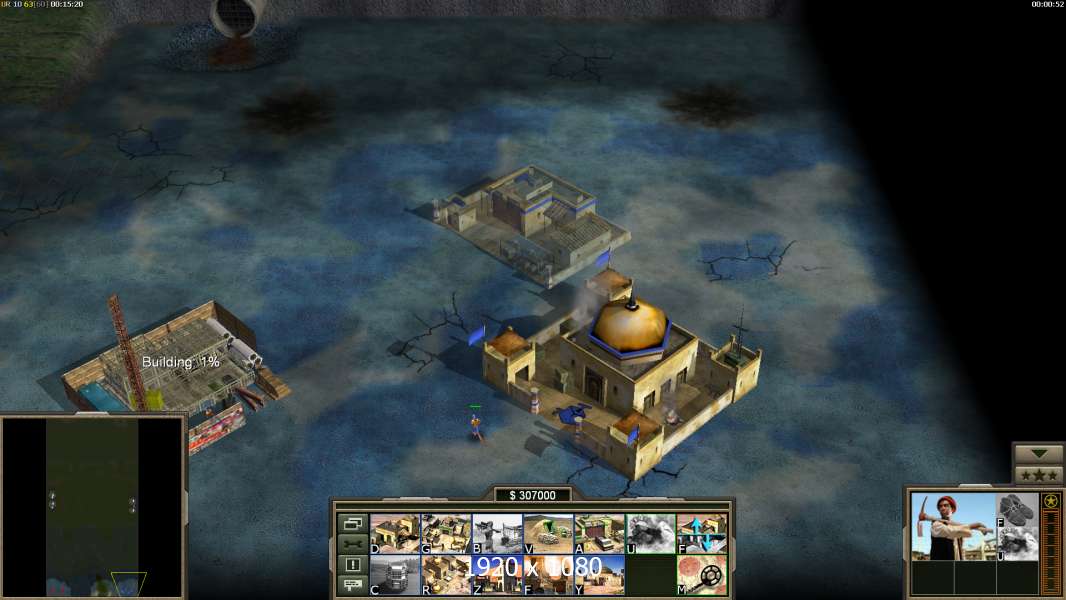The width and height of the screenshot is (1066, 600).
Task: Click the overlapping windows button left of the build bar
Action: pos(352,523)
